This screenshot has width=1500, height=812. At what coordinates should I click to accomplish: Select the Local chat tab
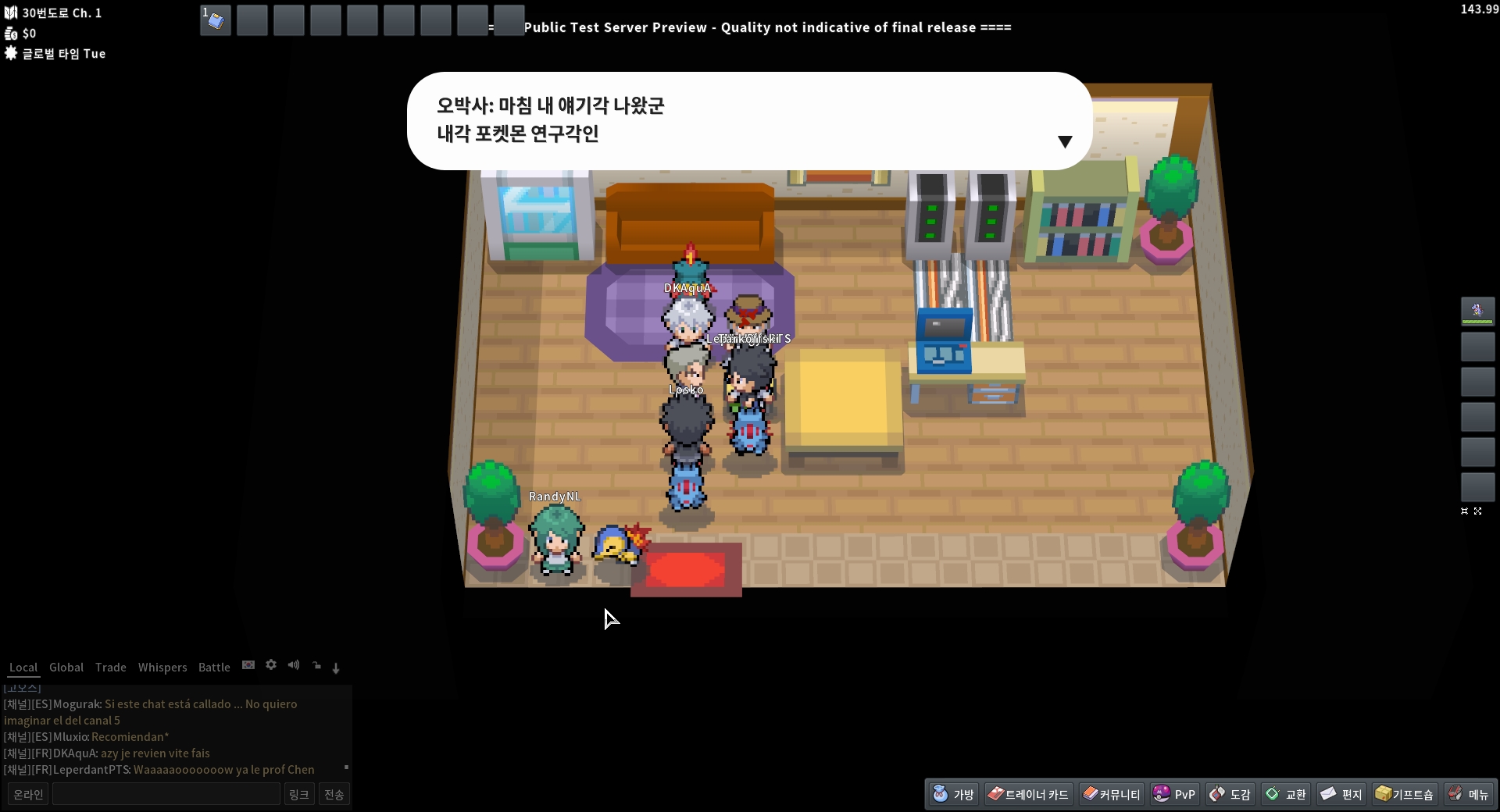coord(23,668)
